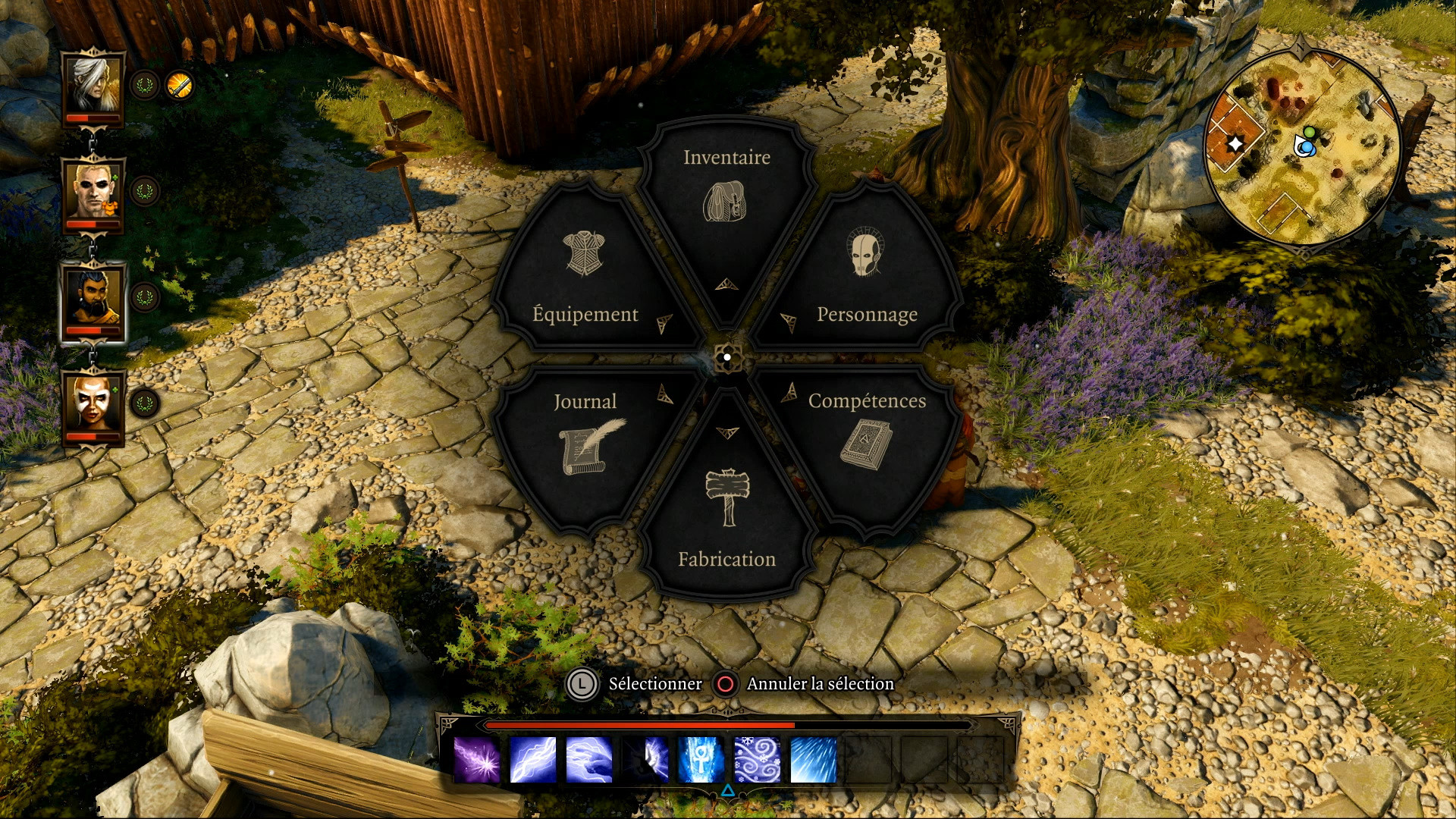Use the dark hand with lightning skill
Viewport: 1456px width, 819px height.
[645, 760]
